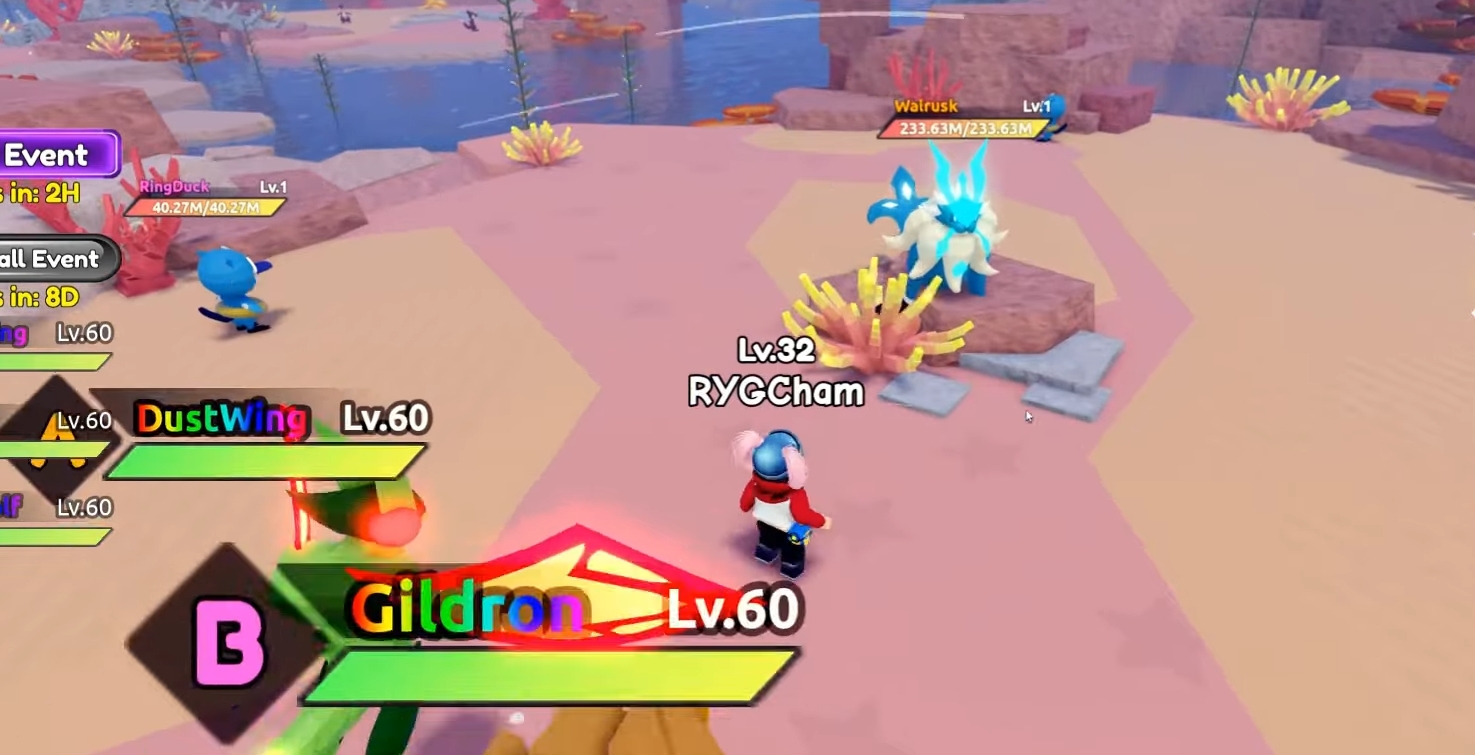Click the player character RYGCham
This screenshot has width=1475, height=755.
780,500
